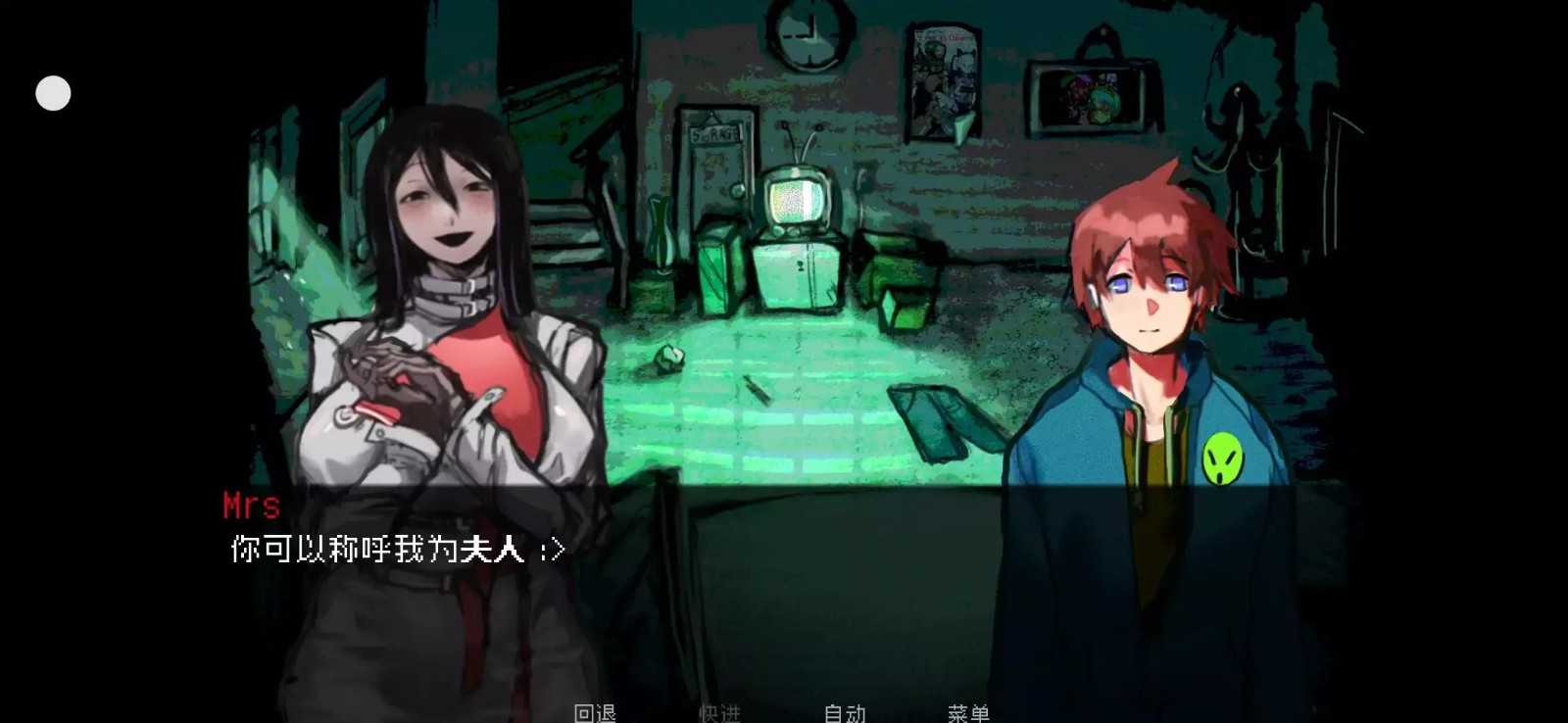Click the green alien badge on the jacket
Image resolution: width=1568 pixels, height=723 pixels.
point(1223,457)
